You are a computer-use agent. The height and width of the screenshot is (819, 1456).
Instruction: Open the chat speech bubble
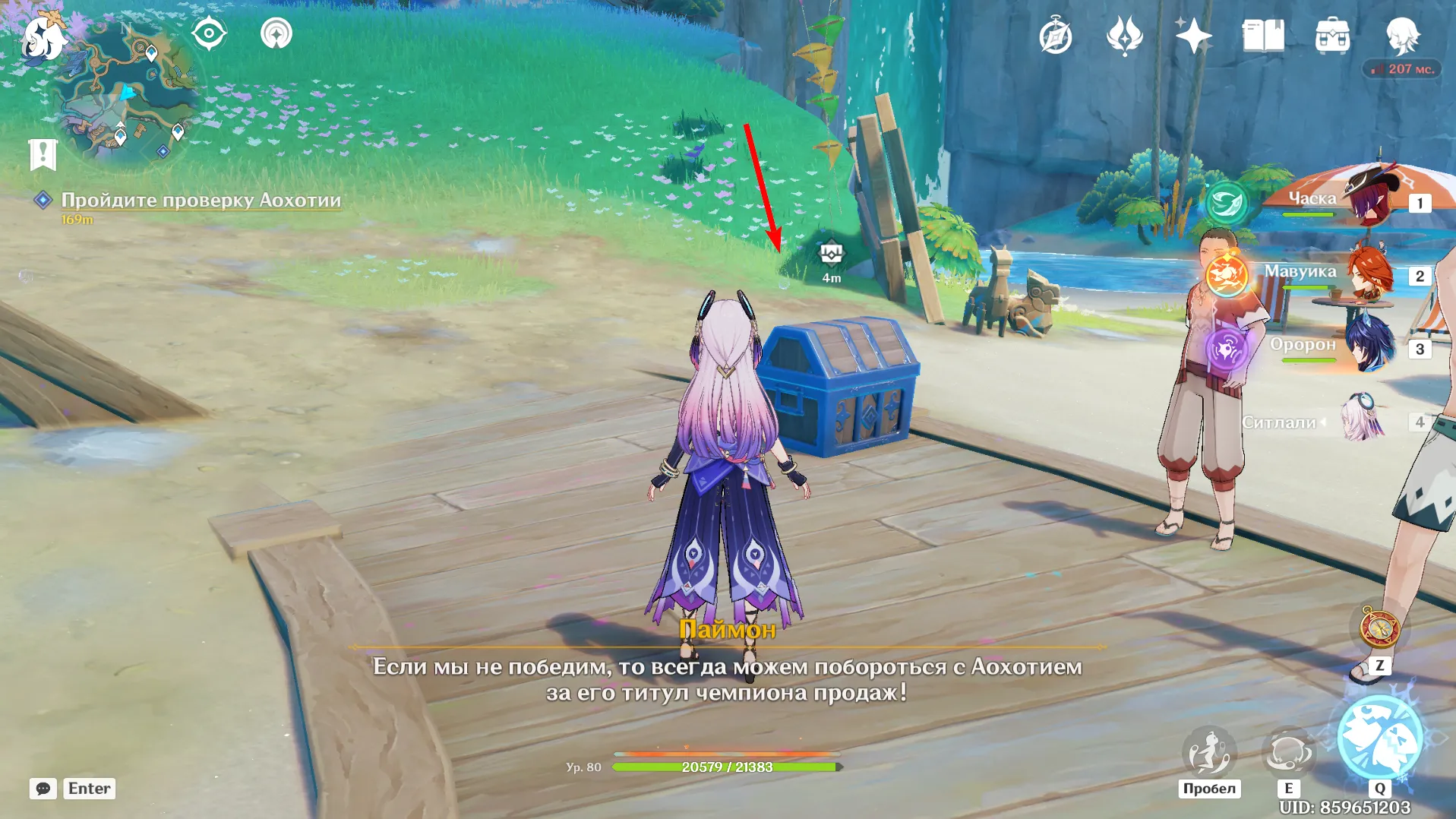43,789
